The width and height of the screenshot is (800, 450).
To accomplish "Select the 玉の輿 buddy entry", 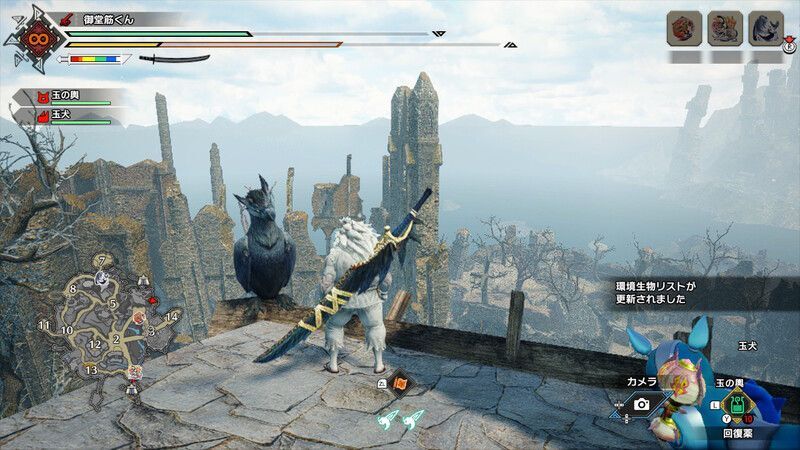I will tap(65, 96).
